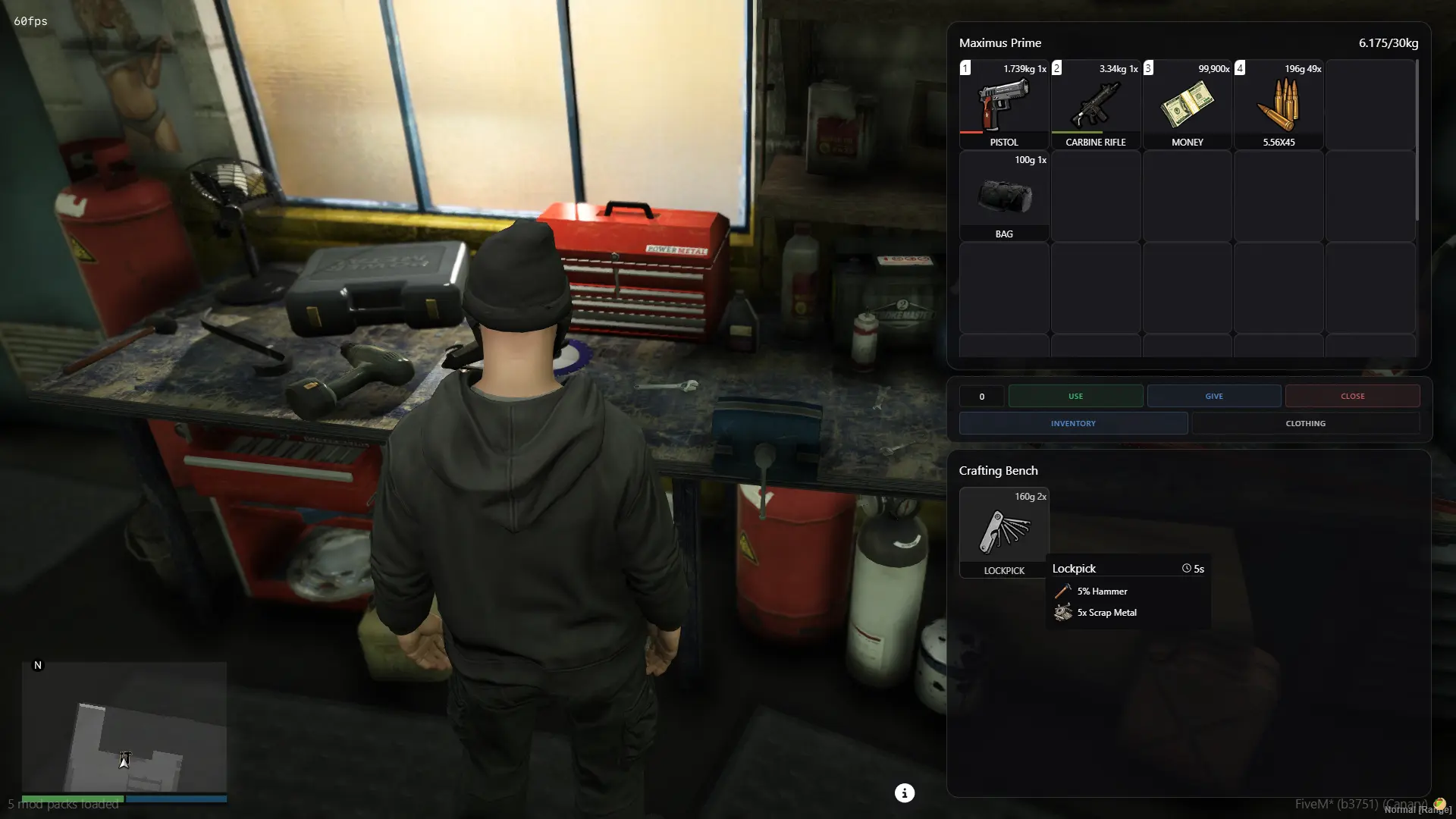The height and width of the screenshot is (819, 1456).
Task: Switch to the Inventory tab
Action: pos(1073,423)
